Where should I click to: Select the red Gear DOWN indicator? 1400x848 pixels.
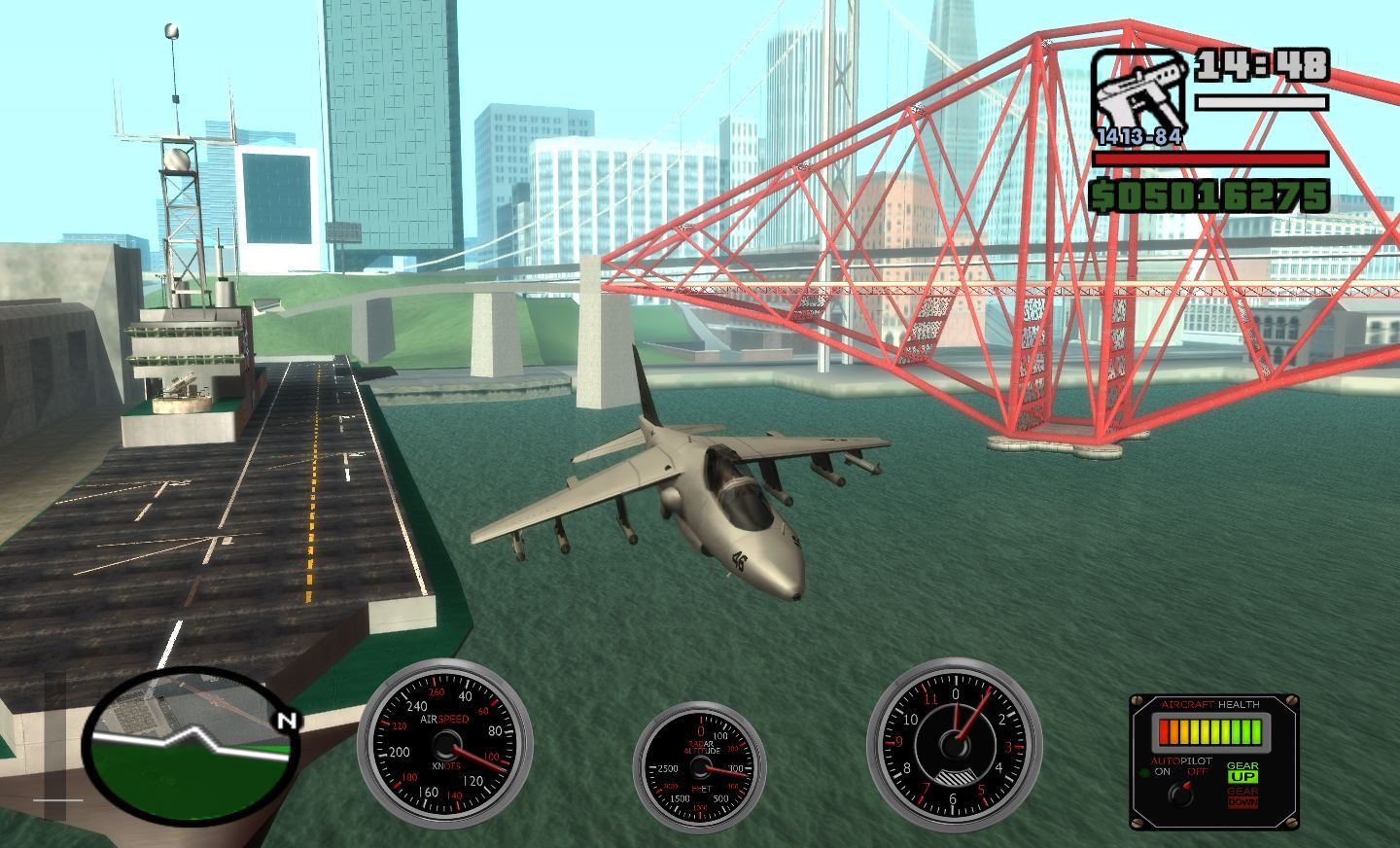[x=1242, y=802]
